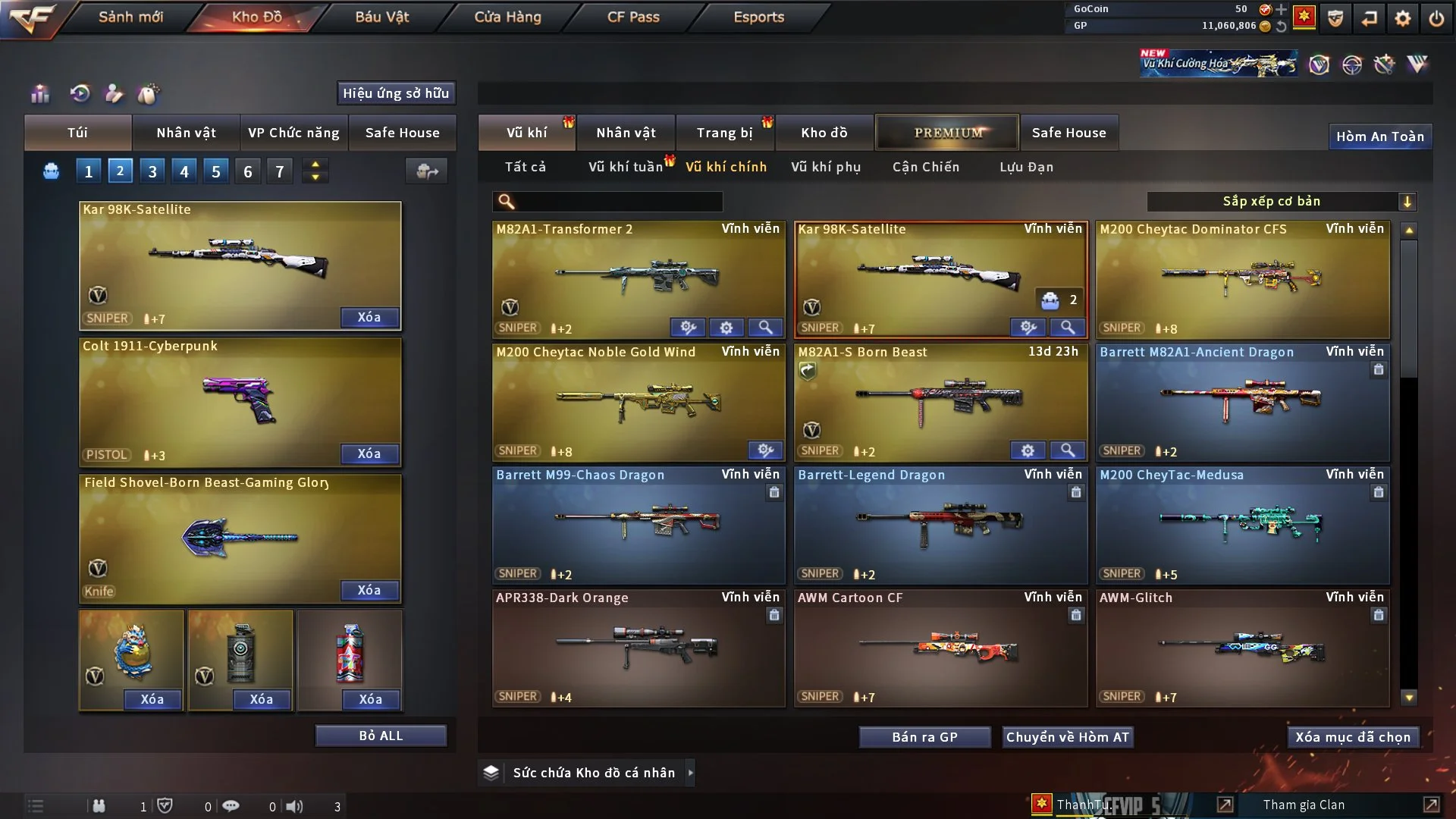Click the weapon search field

618,202
